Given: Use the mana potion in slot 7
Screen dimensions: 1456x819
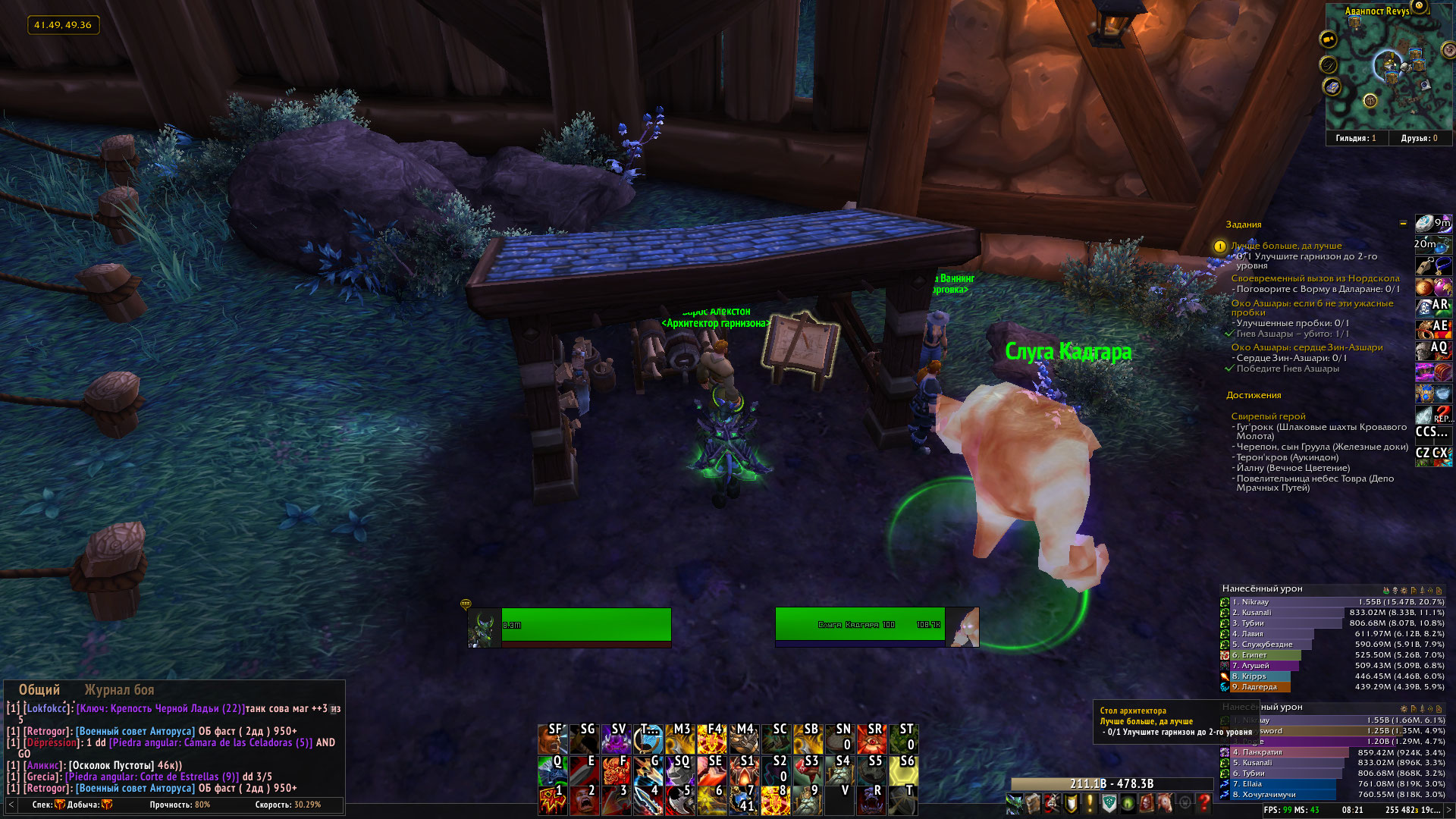Looking at the screenshot, I should (x=743, y=800).
